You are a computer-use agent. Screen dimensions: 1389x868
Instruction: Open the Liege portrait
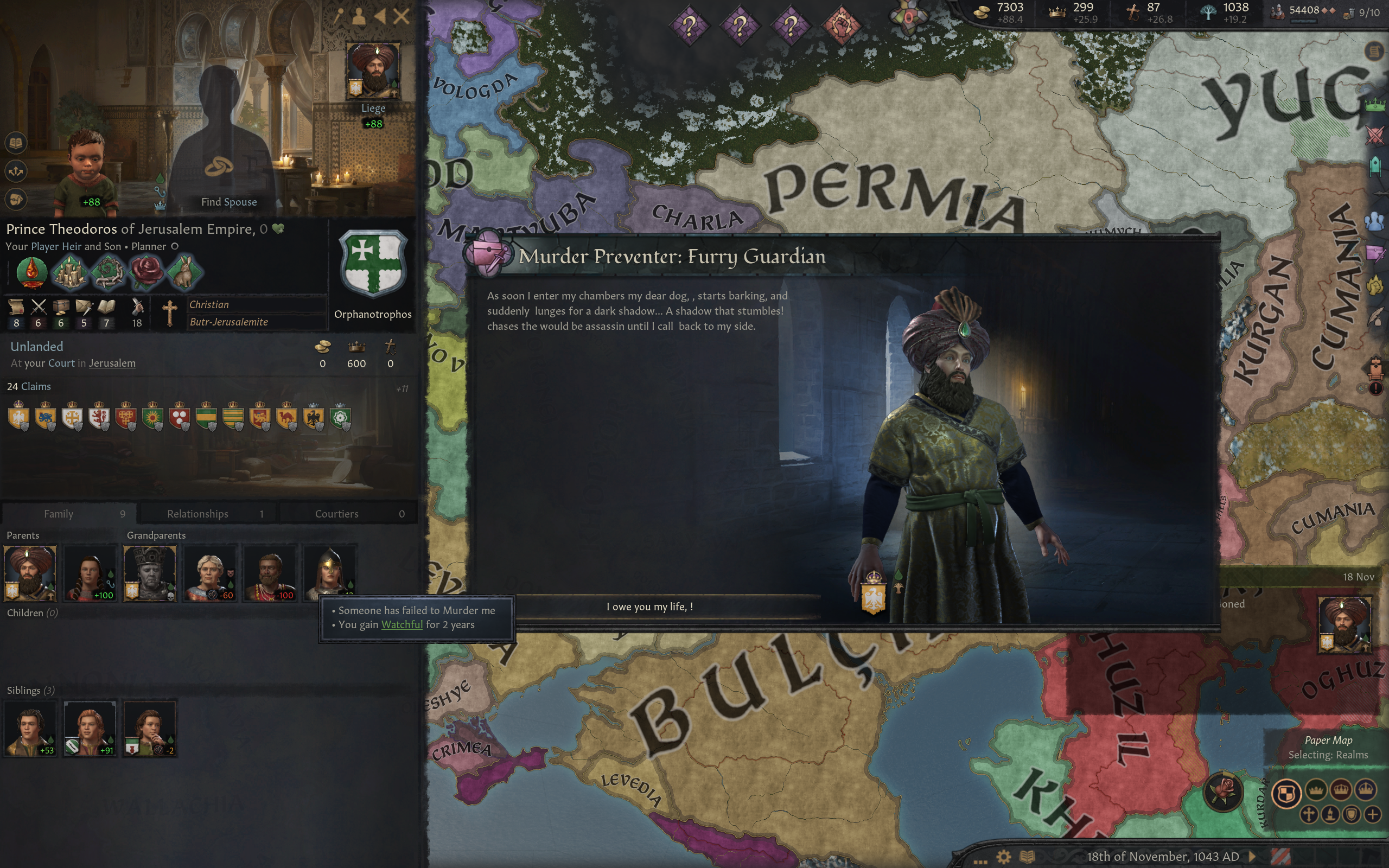coord(373,70)
